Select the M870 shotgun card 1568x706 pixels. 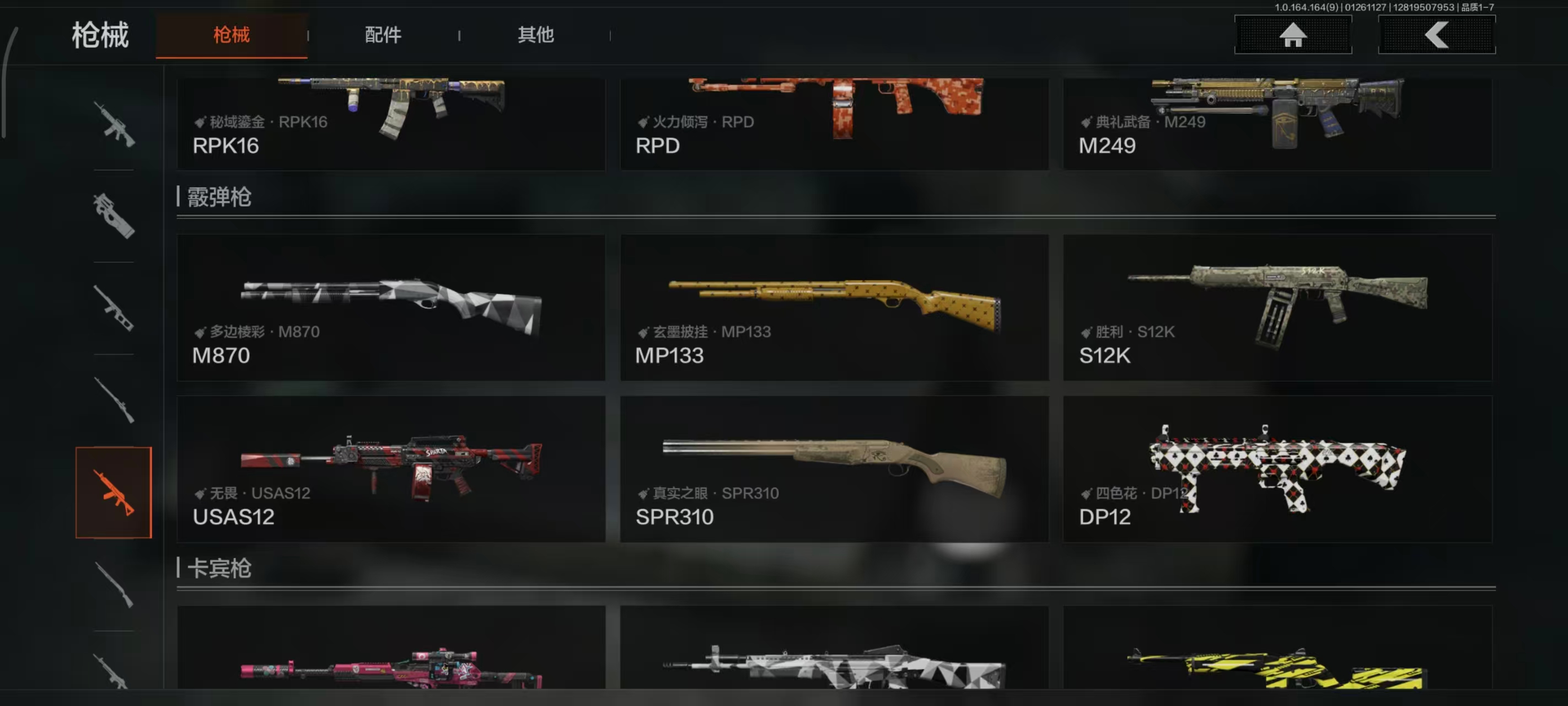click(x=391, y=308)
